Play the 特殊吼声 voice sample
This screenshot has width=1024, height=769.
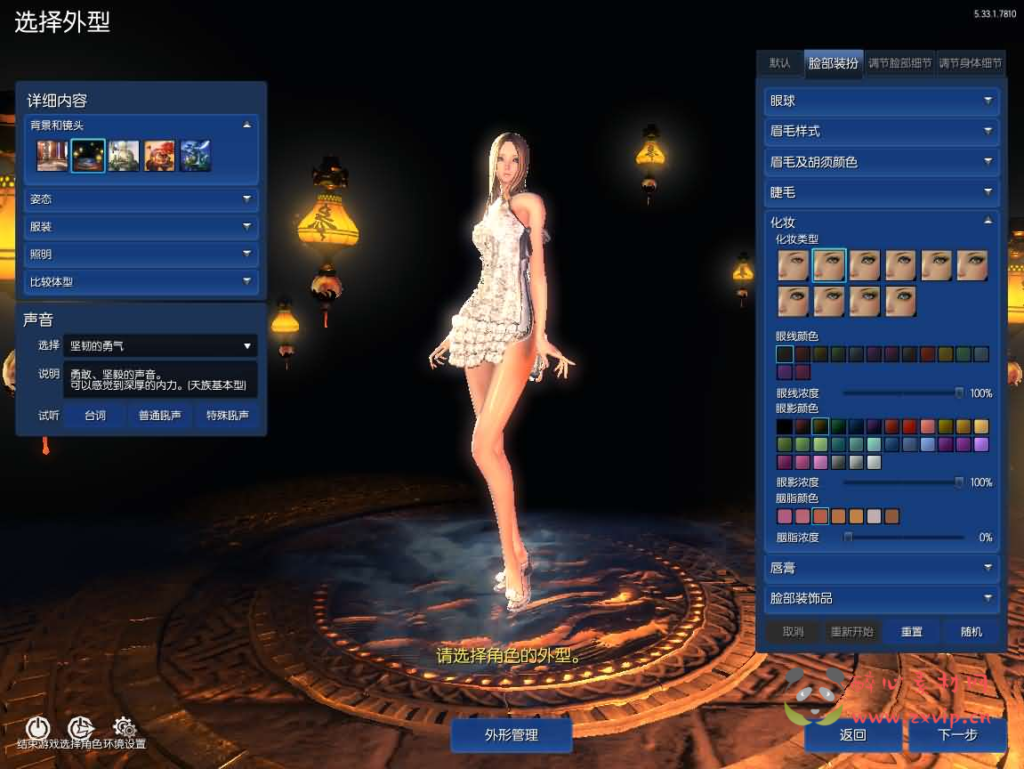227,415
